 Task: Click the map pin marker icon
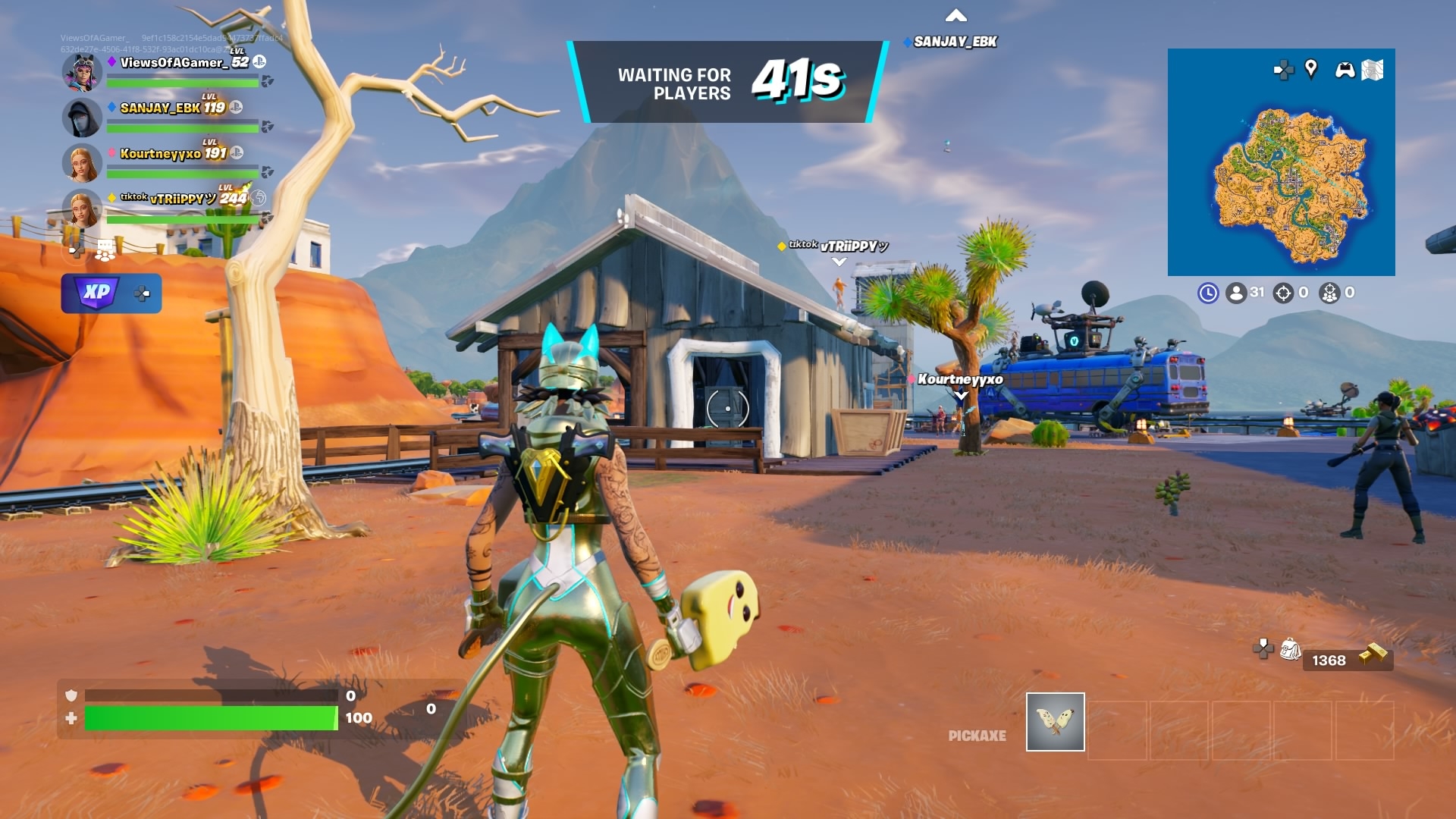(1310, 69)
